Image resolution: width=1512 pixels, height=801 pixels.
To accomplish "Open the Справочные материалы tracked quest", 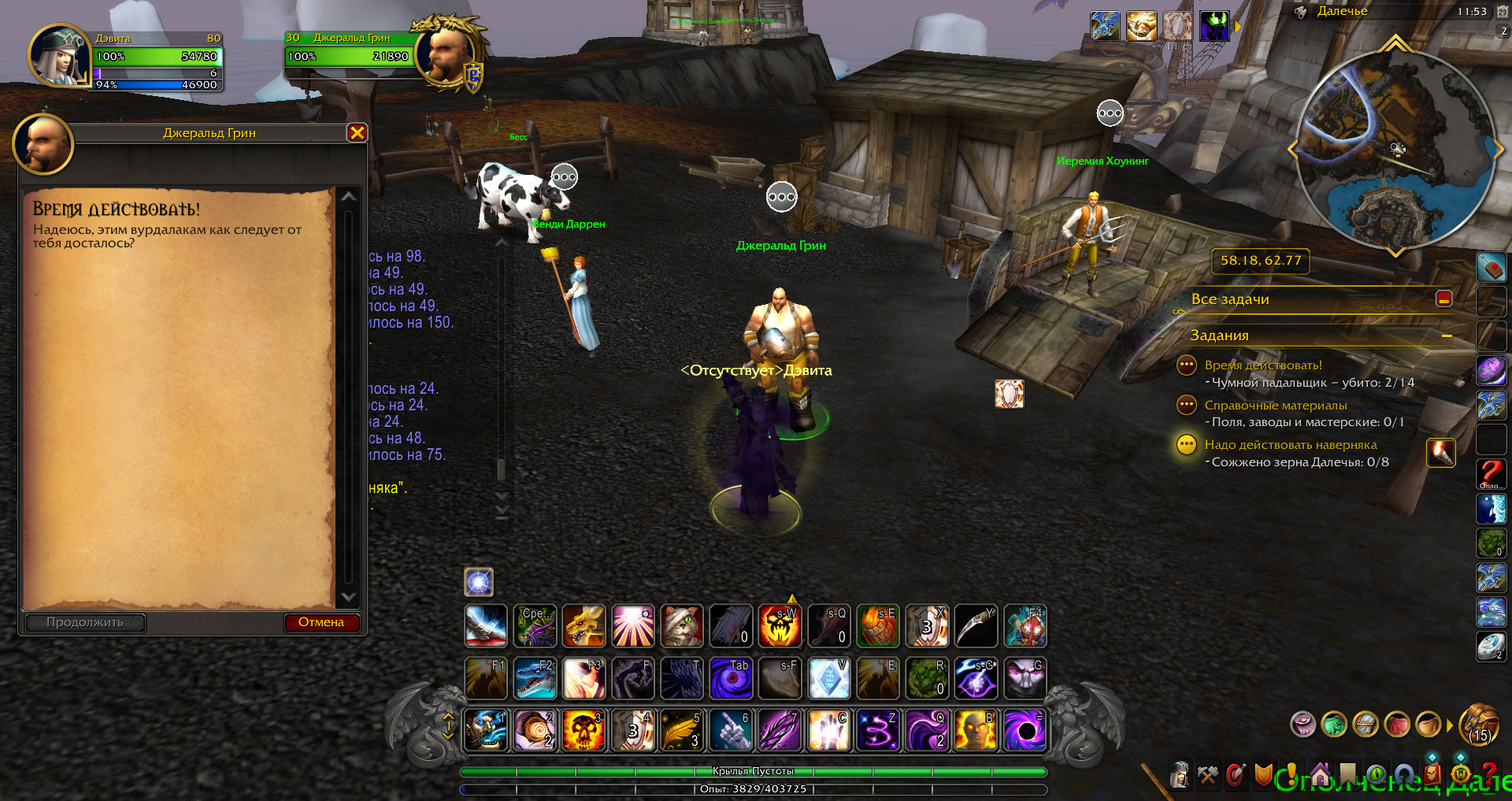I will pos(1275,406).
